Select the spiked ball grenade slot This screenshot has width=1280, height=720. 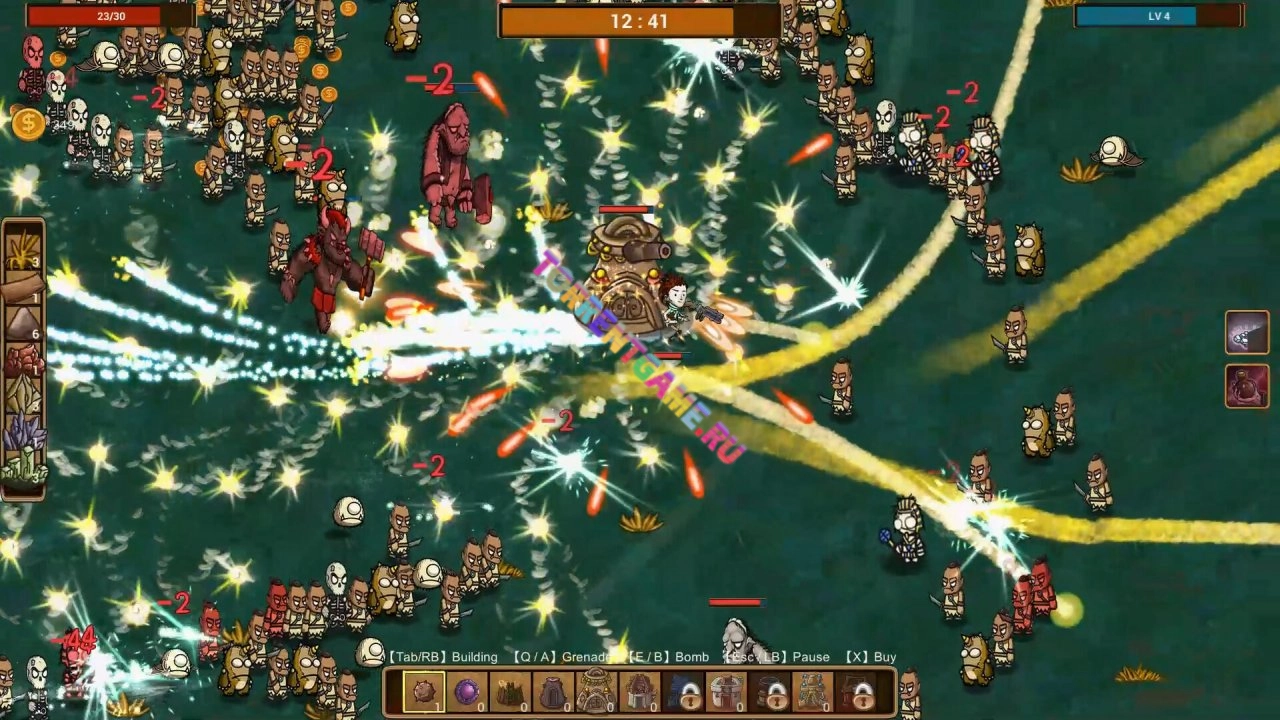(x=424, y=692)
